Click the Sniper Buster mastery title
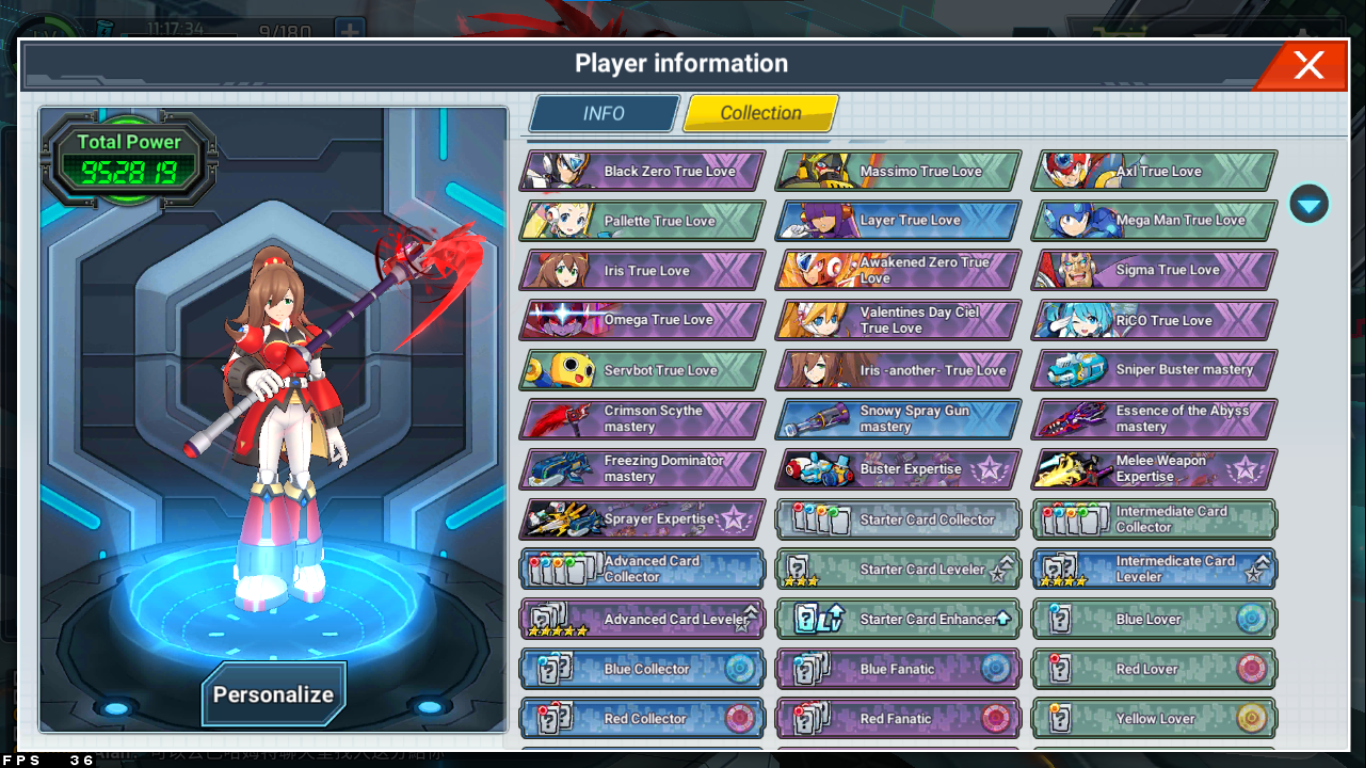 1154,370
